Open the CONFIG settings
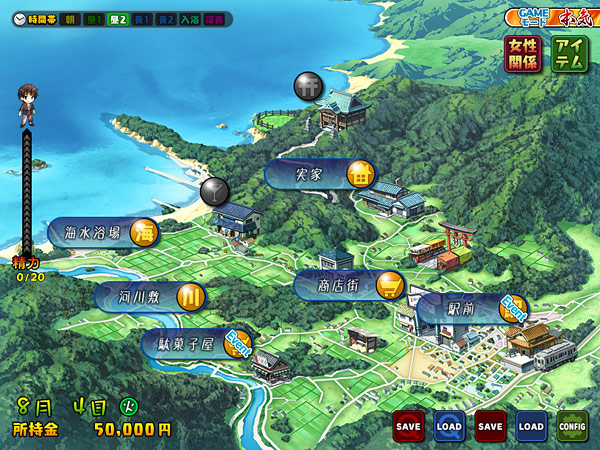The image size is (600, 450). point(572,426)
